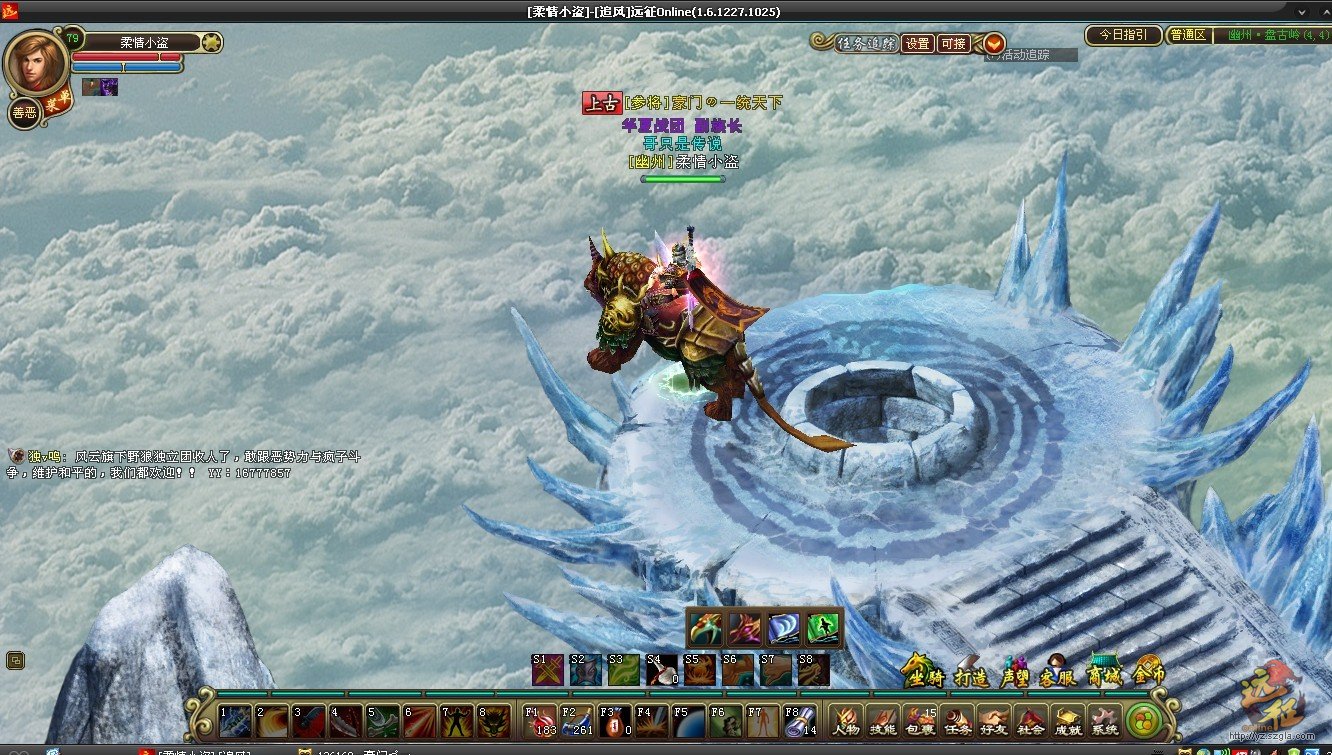The image size is (1332, 755).
Task: Open 今日指引 daily guide
Action: pos(1123,35)
